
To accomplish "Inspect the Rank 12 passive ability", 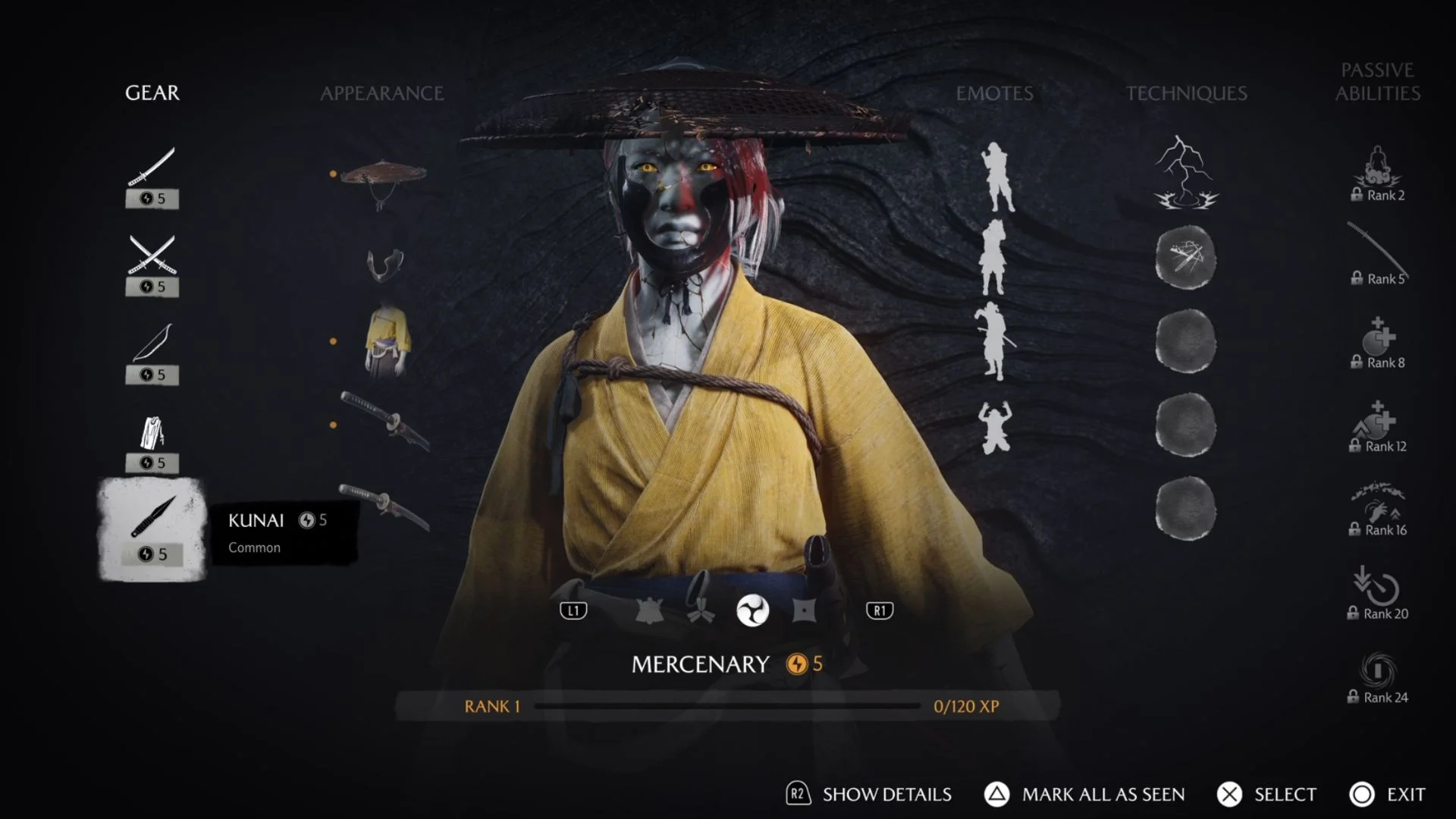I will point(1377,426).
